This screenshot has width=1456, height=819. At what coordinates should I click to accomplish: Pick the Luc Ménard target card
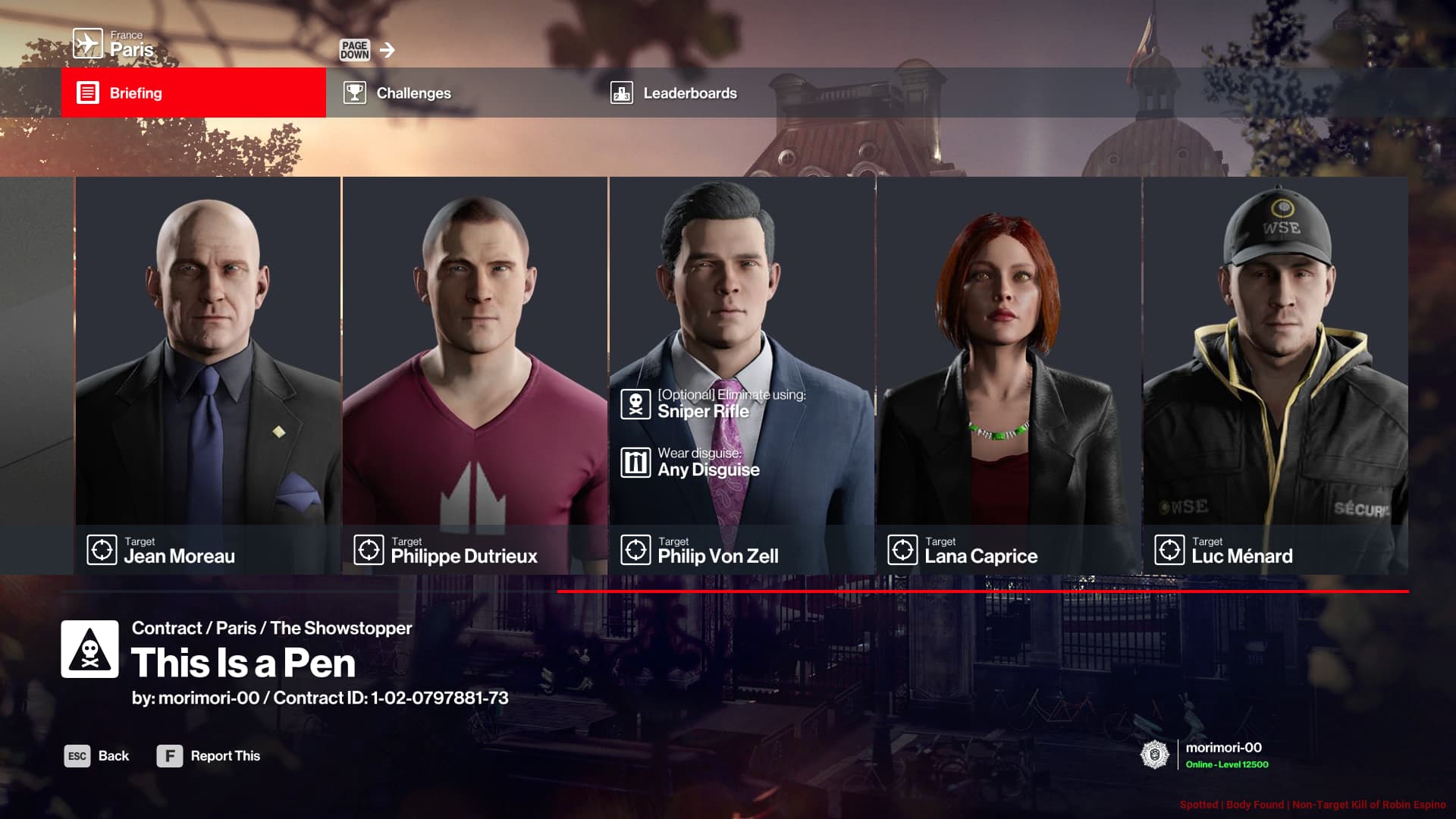pos(1276,375)
